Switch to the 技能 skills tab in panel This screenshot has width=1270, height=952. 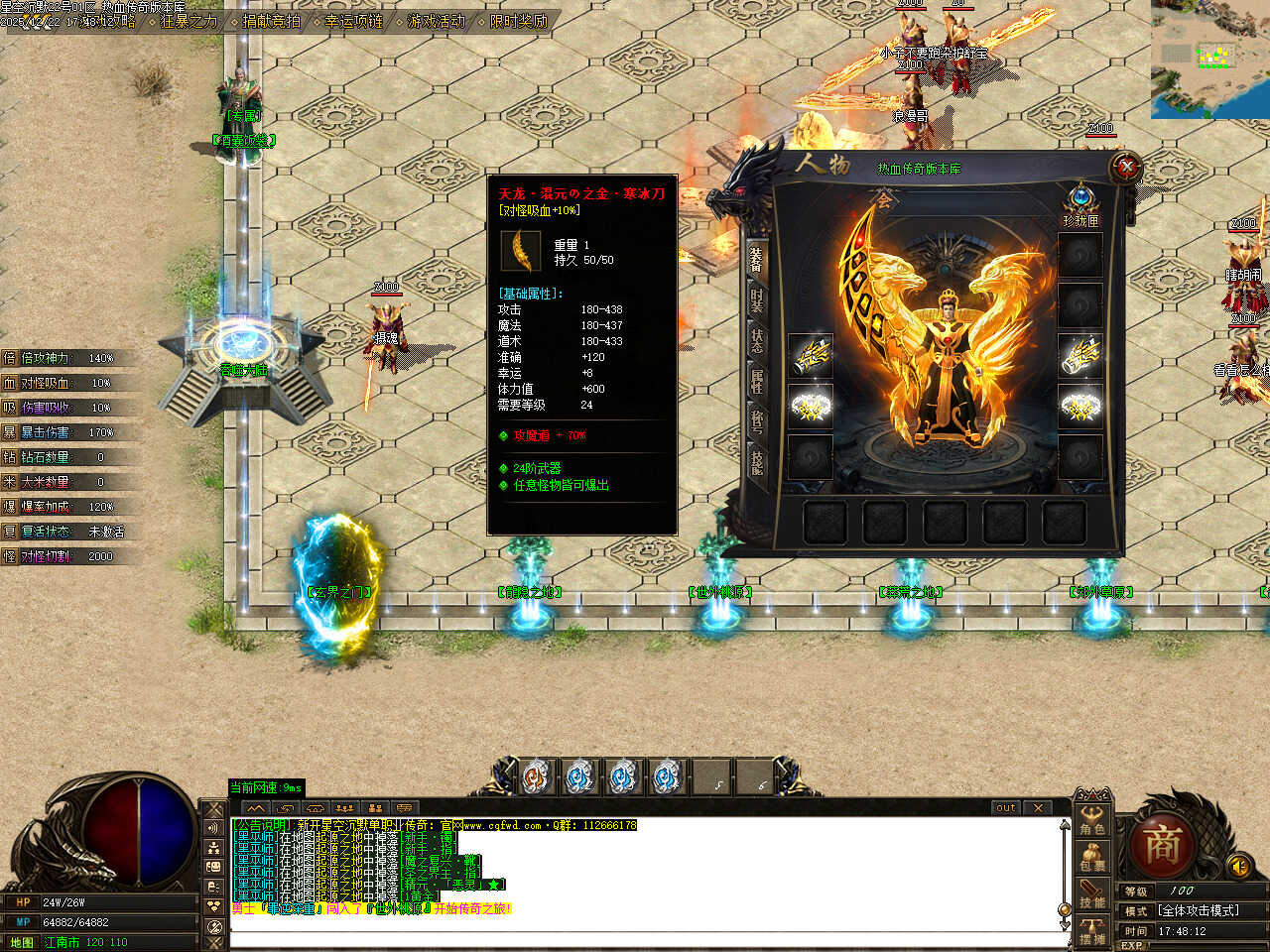(757, 462)
